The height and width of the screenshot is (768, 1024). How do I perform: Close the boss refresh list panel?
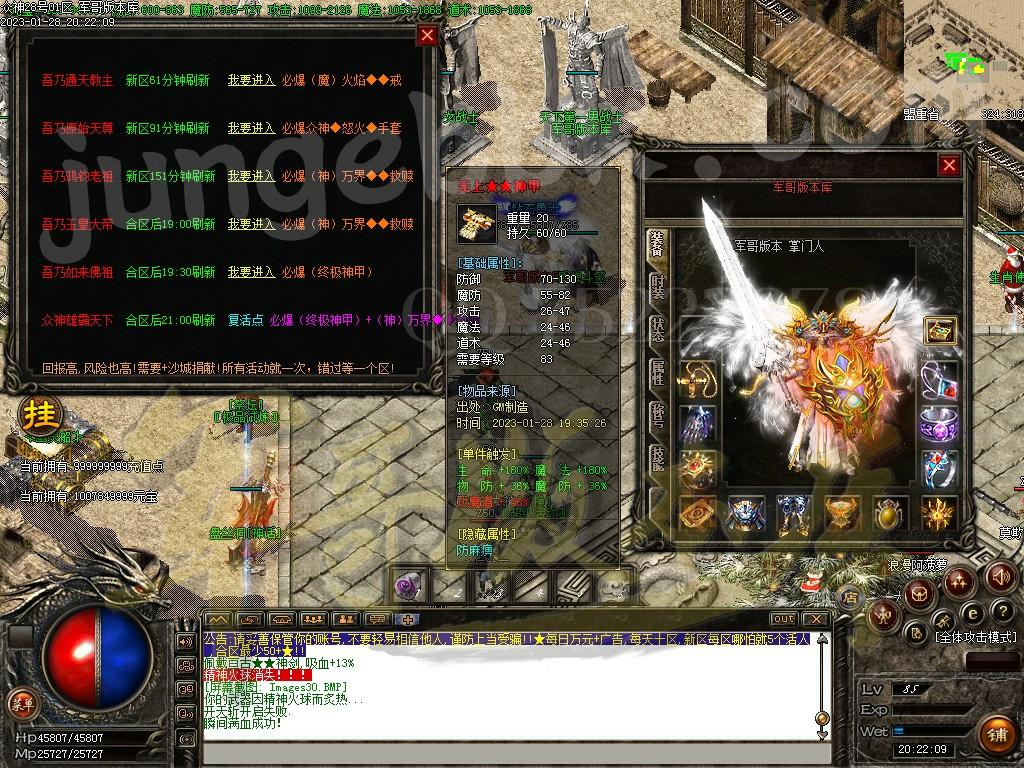[x=427, y=36]
